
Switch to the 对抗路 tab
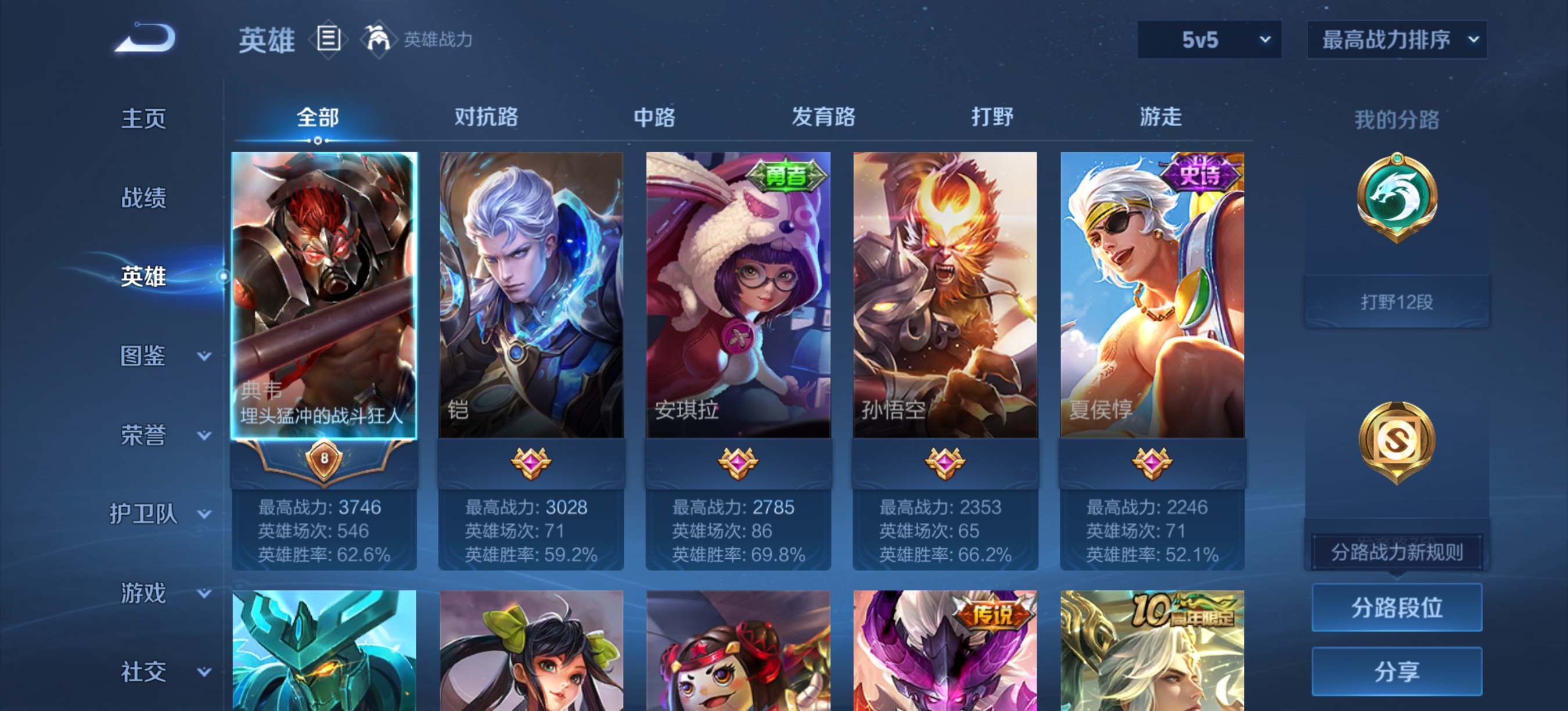pos(485,116)
